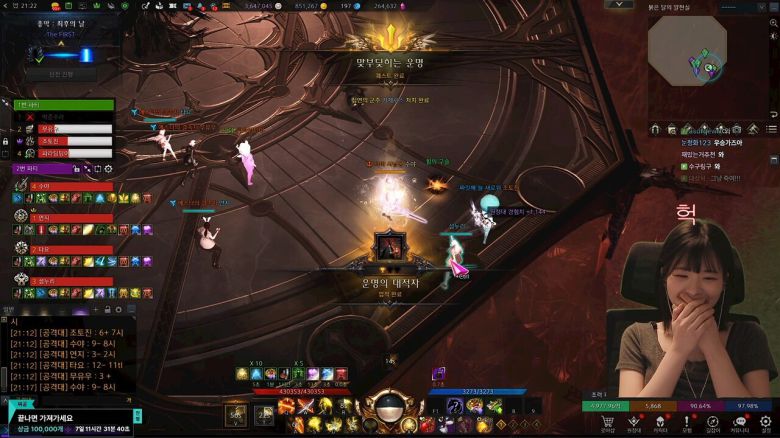Screen dimensions: 780x438
Task: Open the adventure menu with the exclamation icon
Action: pyautogui.click(x=686, y=422)
